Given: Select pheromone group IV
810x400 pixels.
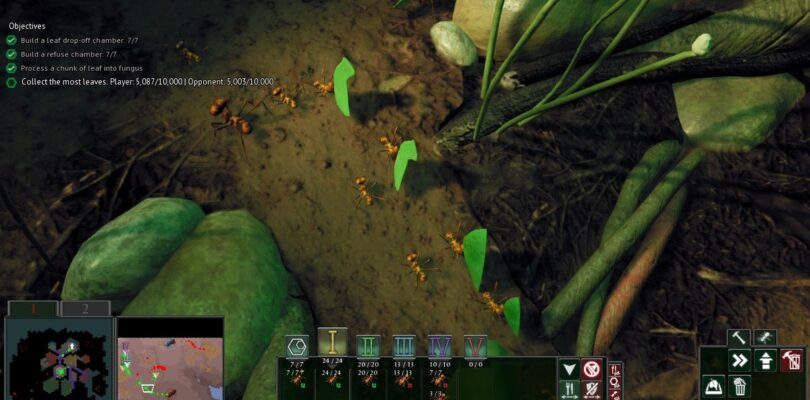Looking at the screenshot, I should [439, 347].
